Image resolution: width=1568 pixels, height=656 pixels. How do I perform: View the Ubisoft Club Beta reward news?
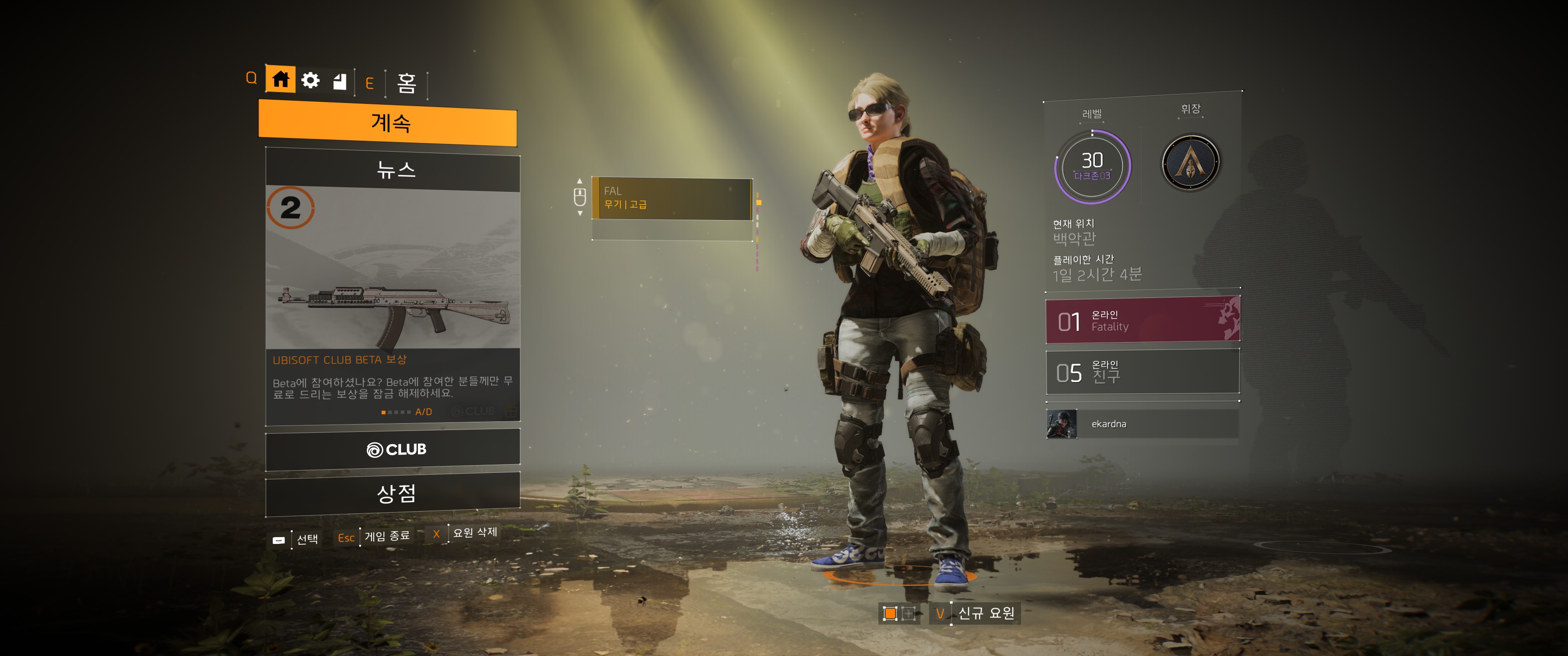[x=393, y=304]
